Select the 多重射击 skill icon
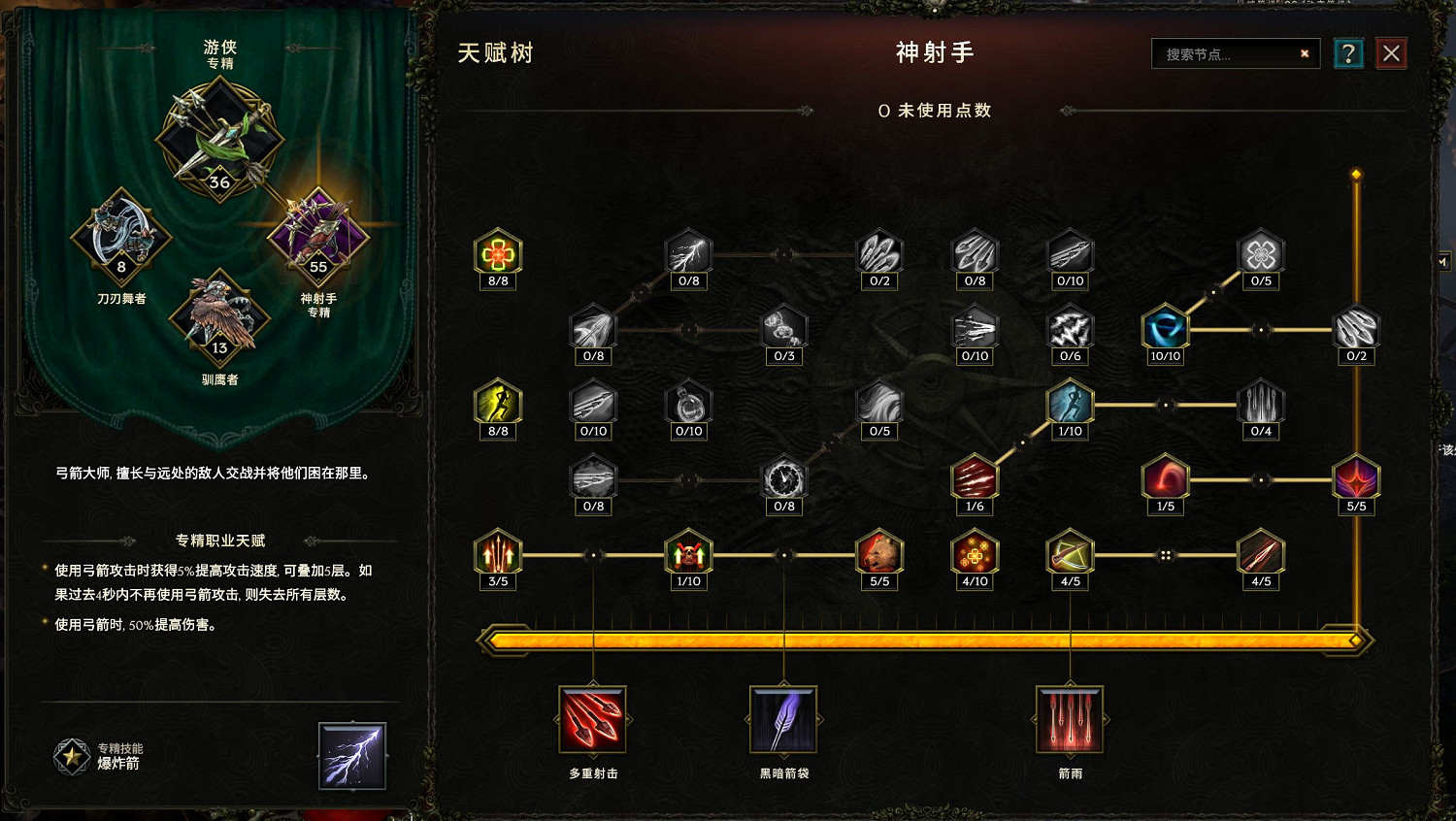The image size is (1456, 821). pos(592,720)
